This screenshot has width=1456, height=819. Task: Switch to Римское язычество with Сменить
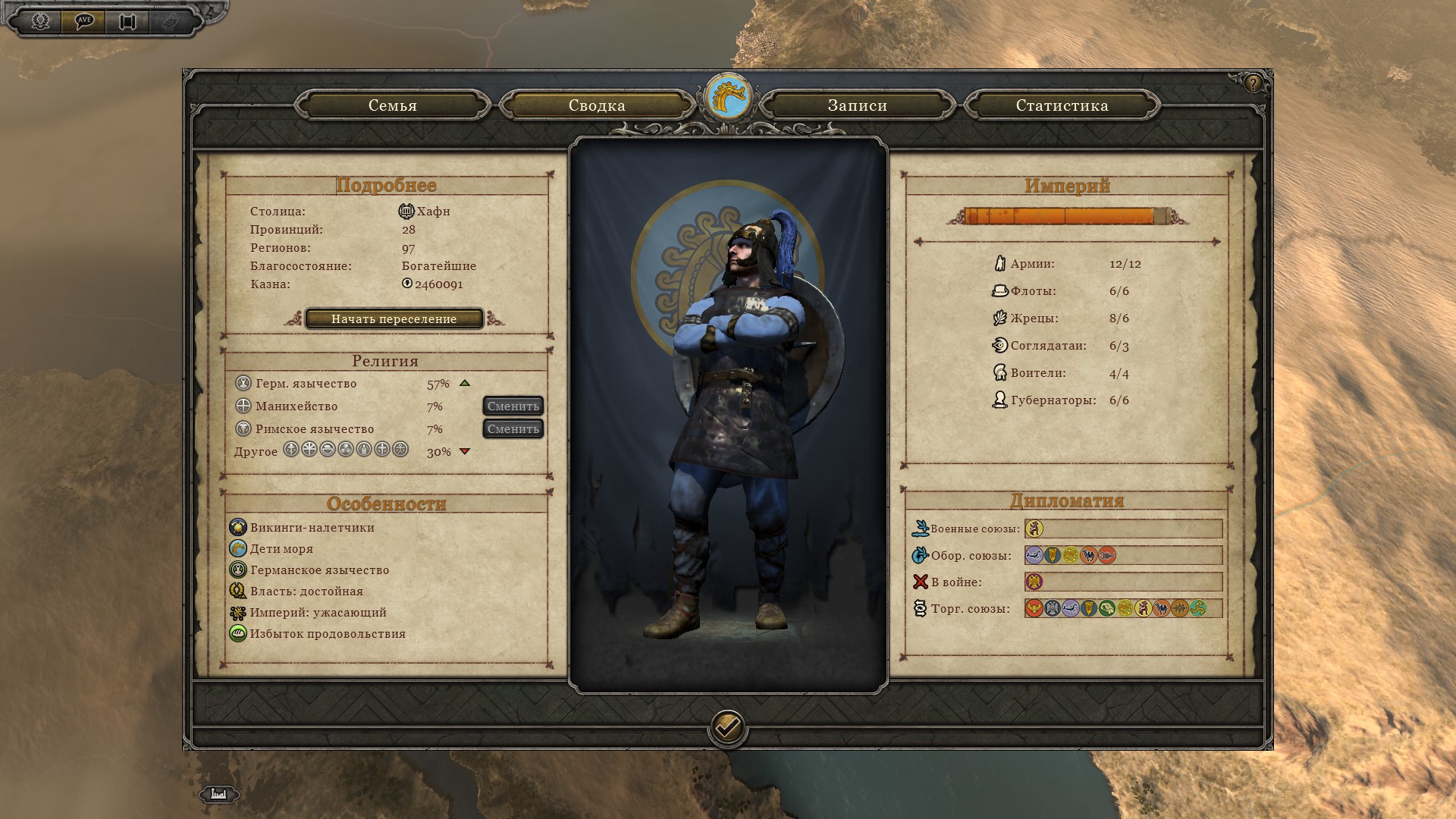(513, 429)
